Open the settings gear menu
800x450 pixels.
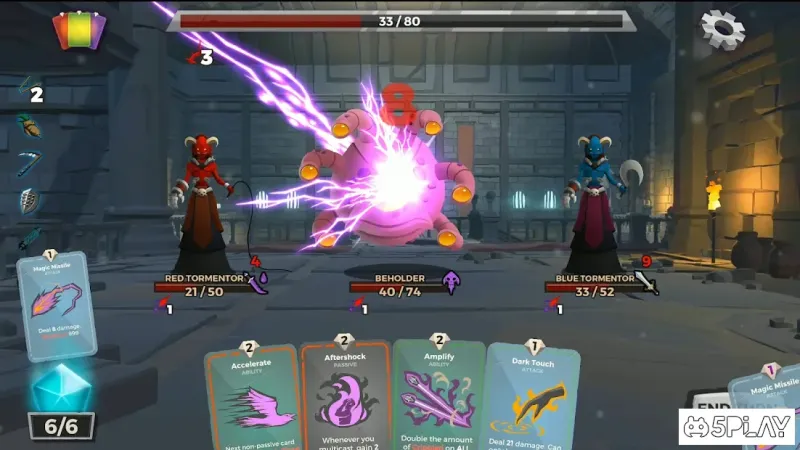tap(722, 30)
